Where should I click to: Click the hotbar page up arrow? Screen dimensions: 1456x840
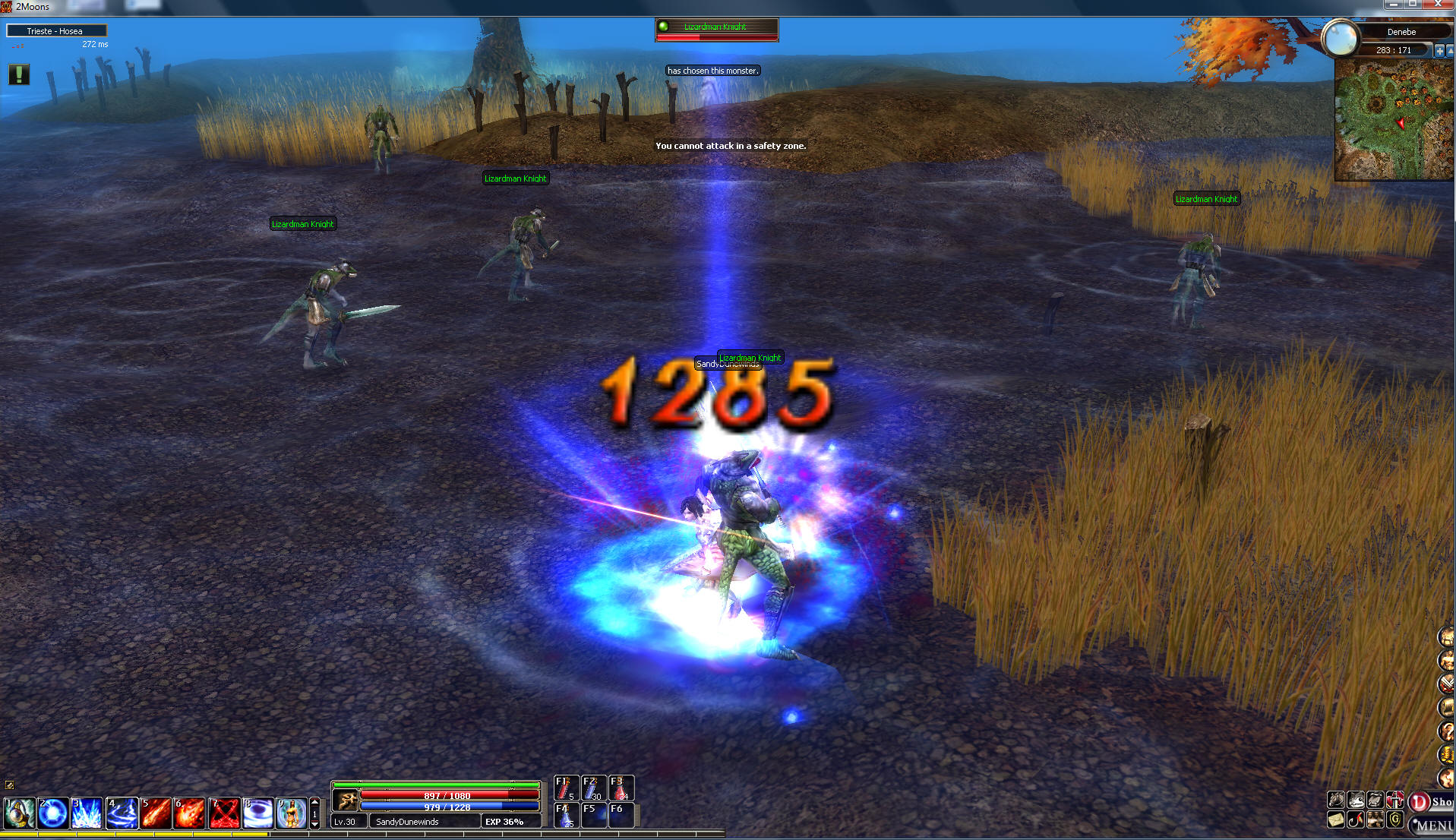(x=315, y=803)
